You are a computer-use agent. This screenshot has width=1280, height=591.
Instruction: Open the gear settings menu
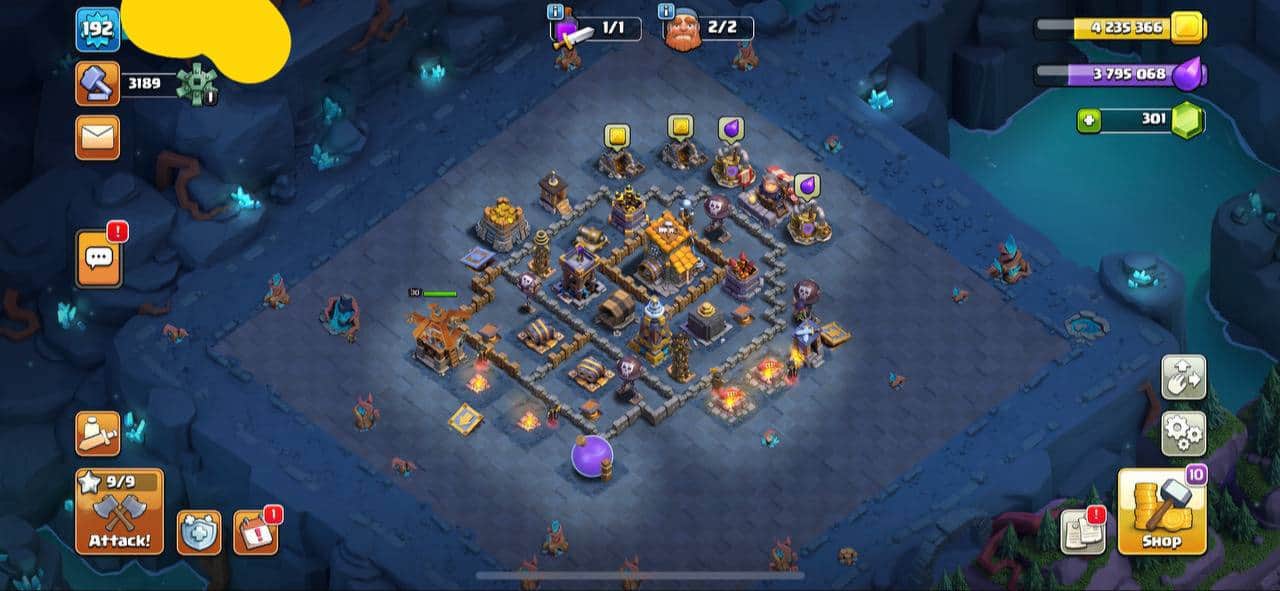[1183, 434]
